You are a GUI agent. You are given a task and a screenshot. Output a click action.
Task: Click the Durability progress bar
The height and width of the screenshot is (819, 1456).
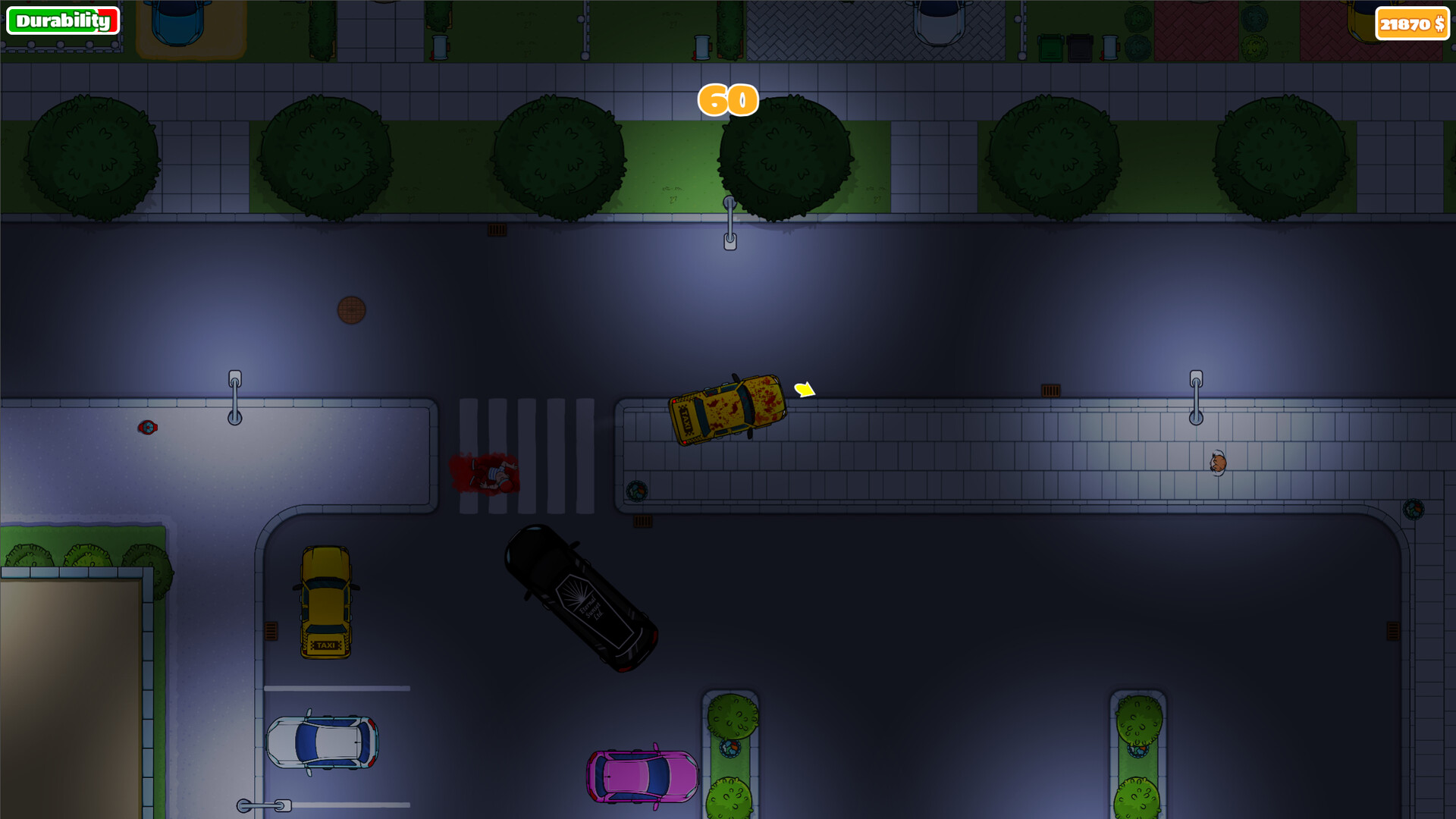[64, 20]
